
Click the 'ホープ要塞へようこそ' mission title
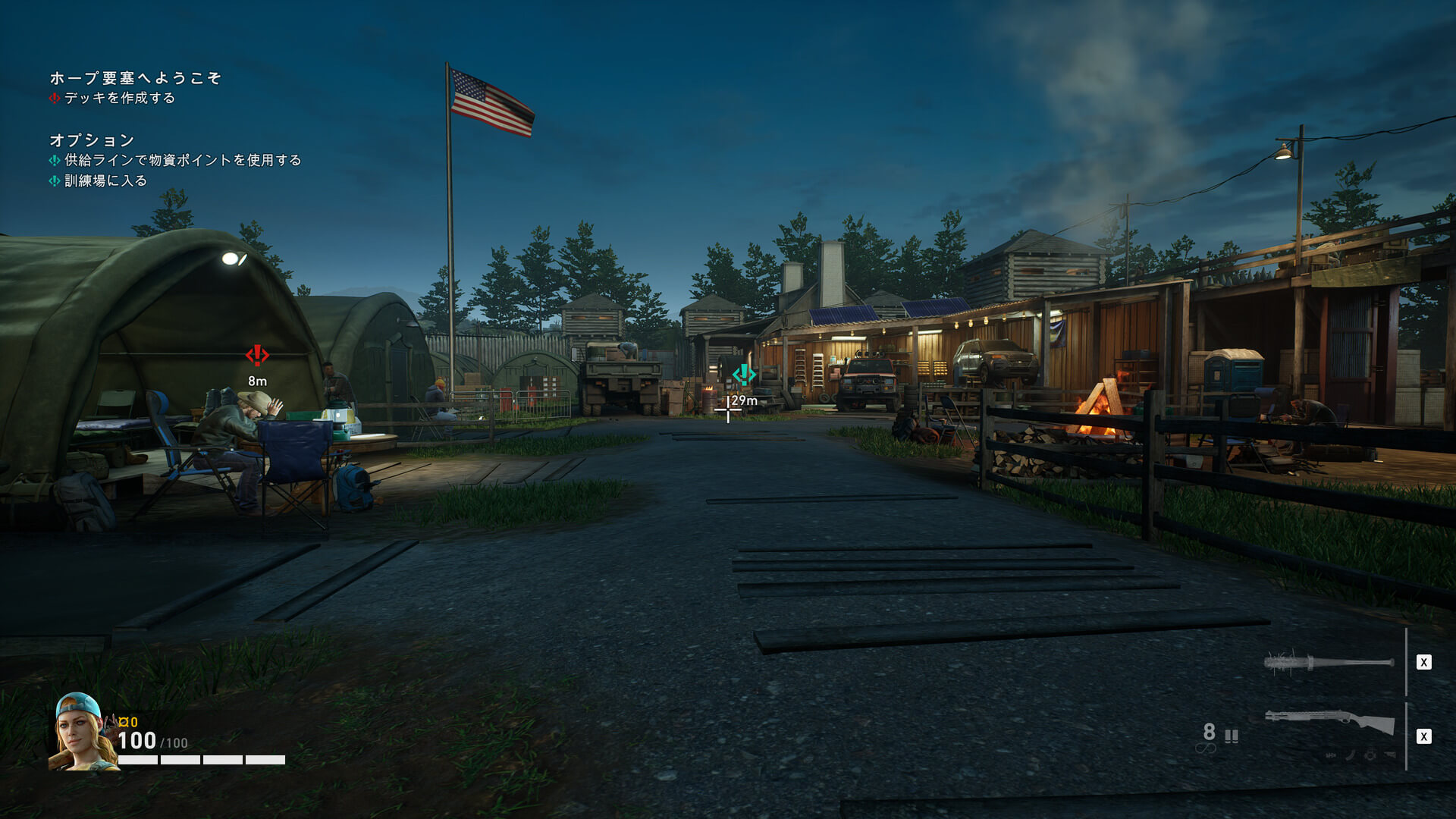135,78
